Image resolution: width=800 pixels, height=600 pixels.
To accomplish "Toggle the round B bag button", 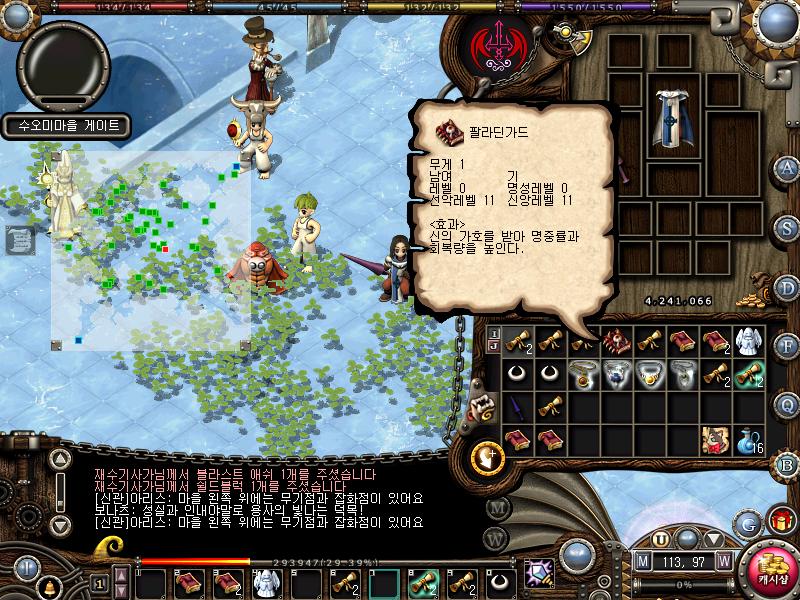I will click(x=787, y=463).
